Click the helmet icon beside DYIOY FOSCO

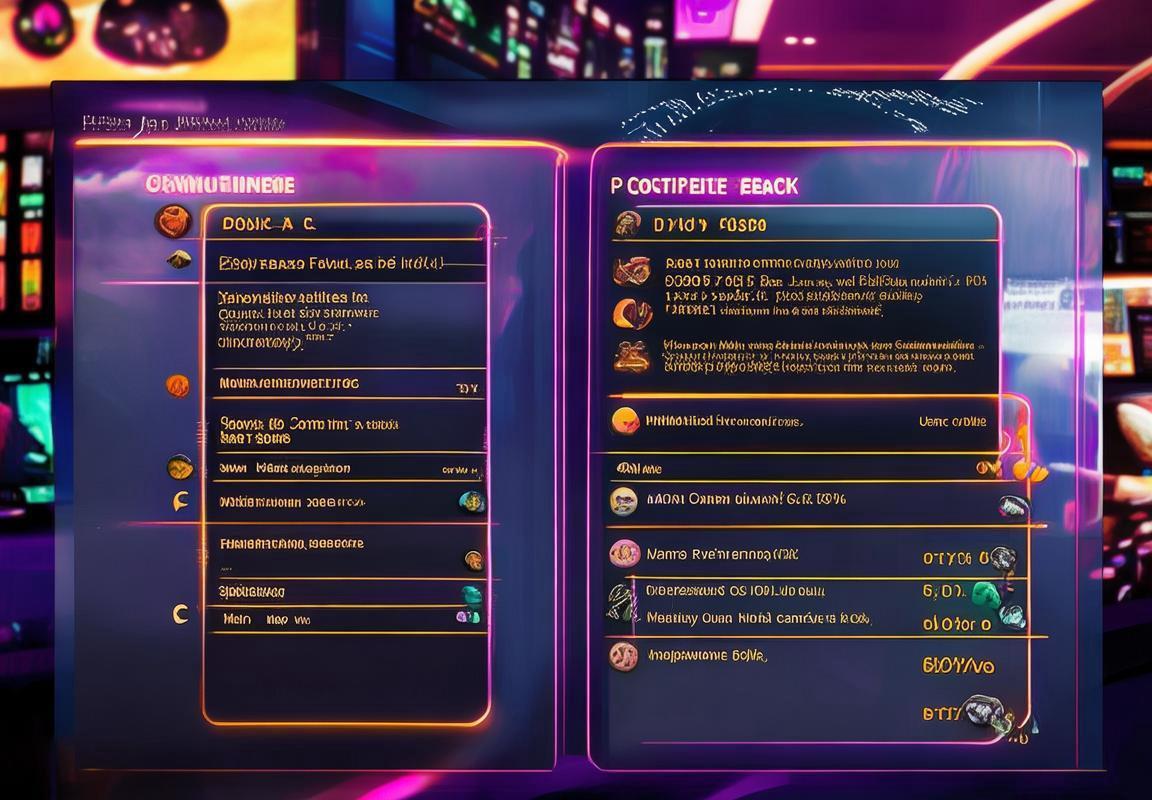click(x=628, y=224)
